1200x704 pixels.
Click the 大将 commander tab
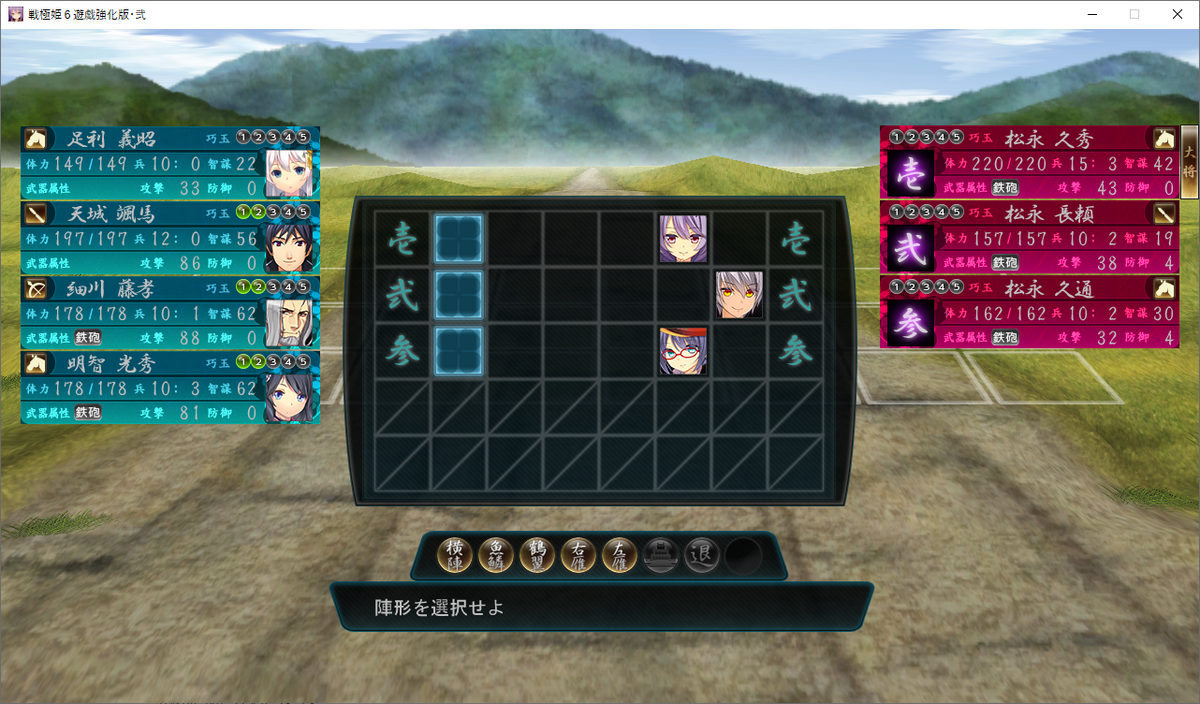coord(1189,163)
